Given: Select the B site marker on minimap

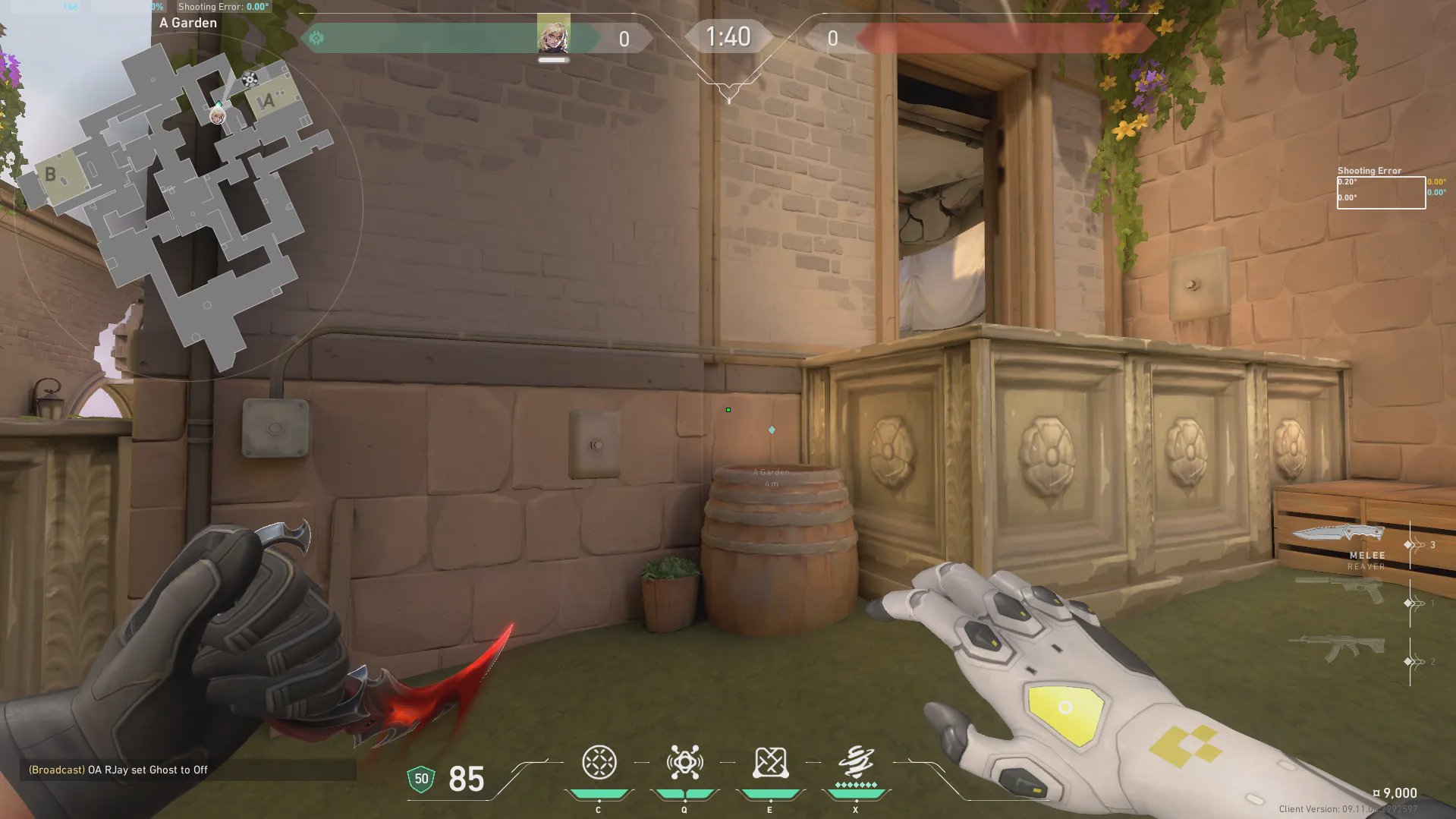Looking at the screenshot, I should (51, 174).
